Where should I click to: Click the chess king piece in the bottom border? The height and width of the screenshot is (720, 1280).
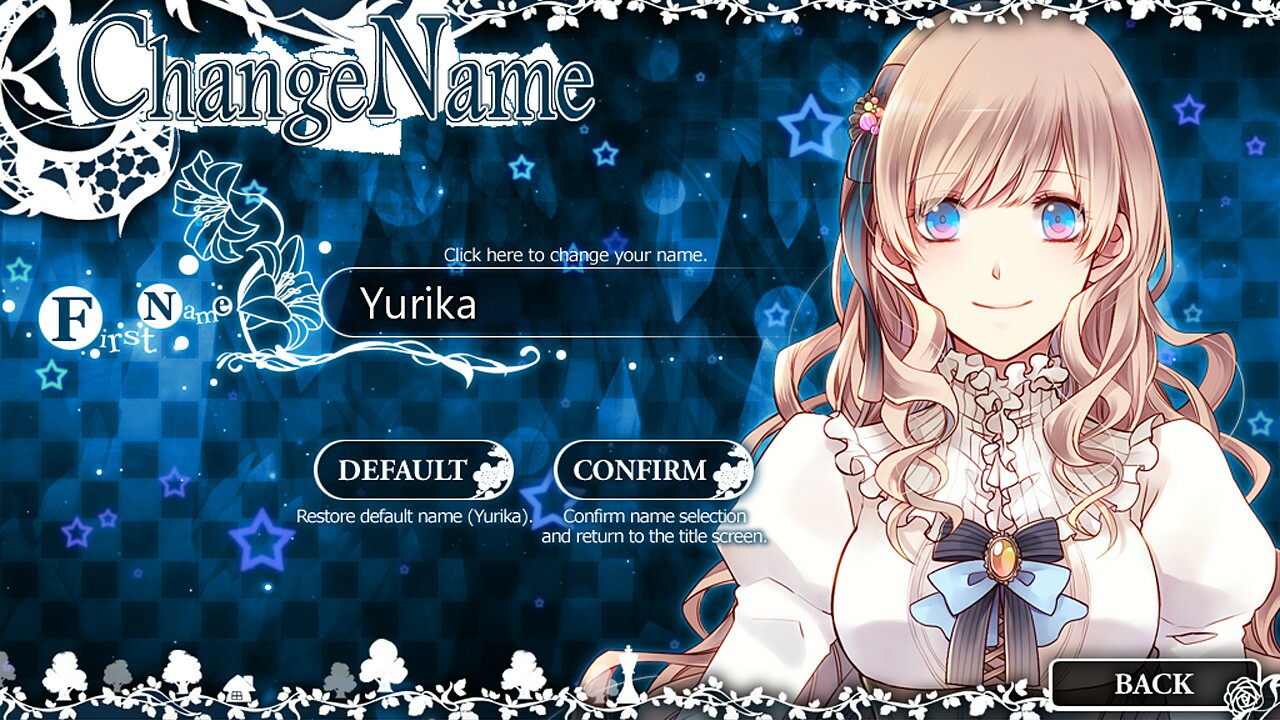point(627,672)
